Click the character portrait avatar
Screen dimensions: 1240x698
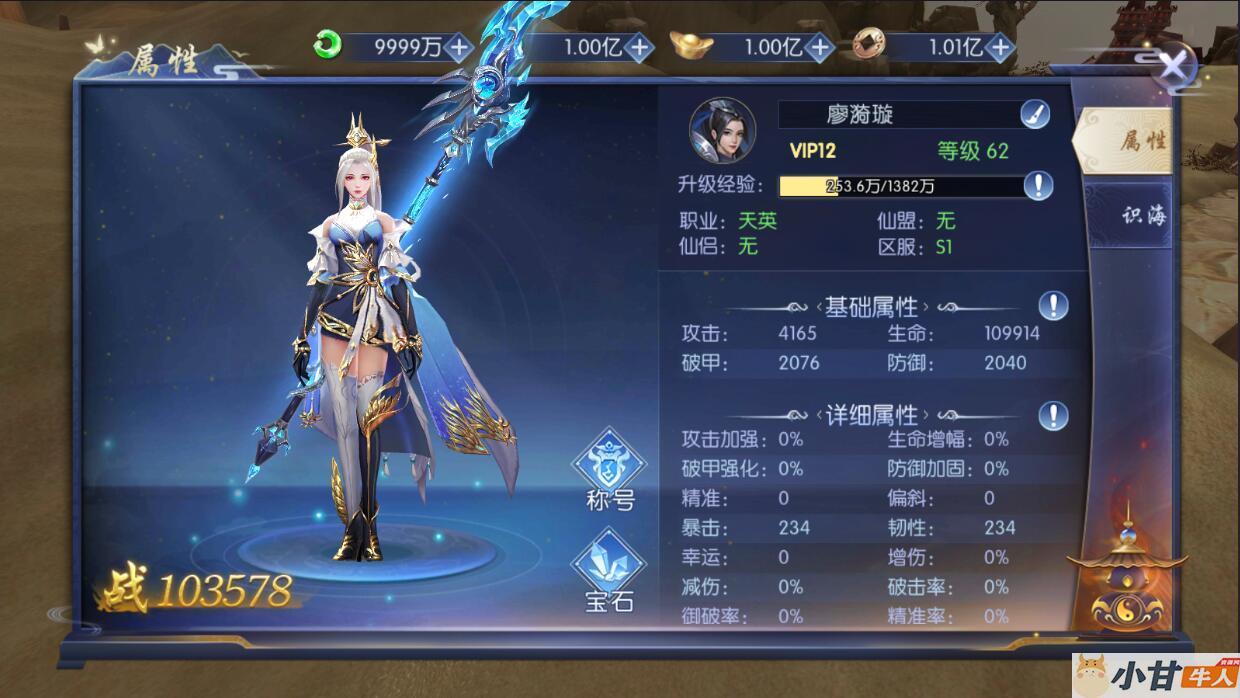pyautogui.click(x=722, y=131)
